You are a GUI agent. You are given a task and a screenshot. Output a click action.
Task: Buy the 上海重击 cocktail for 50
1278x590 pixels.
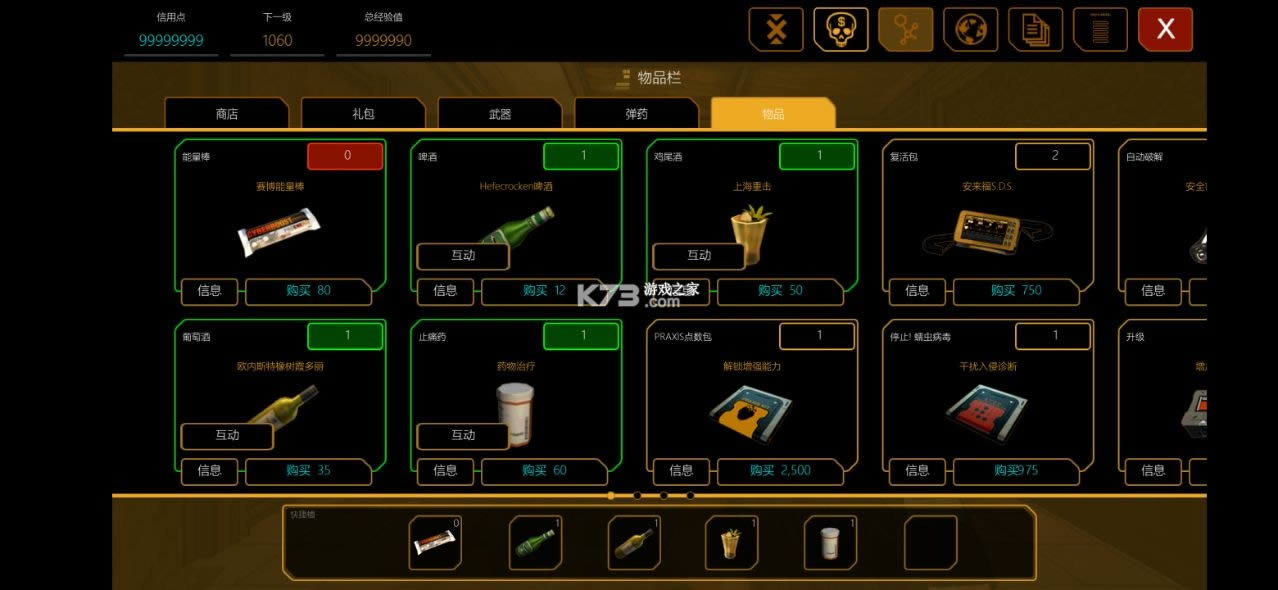pyautogui.click(x=780, y=291)
